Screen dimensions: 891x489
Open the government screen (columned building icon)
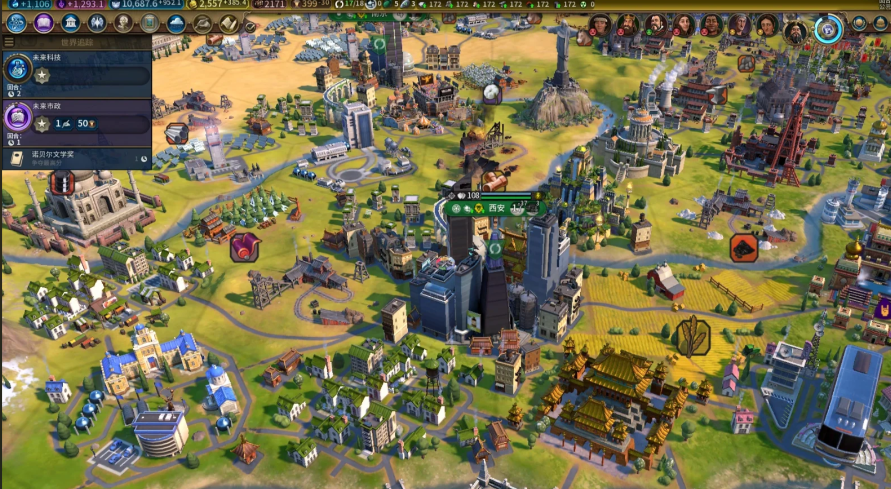click(x=71, y=23)
